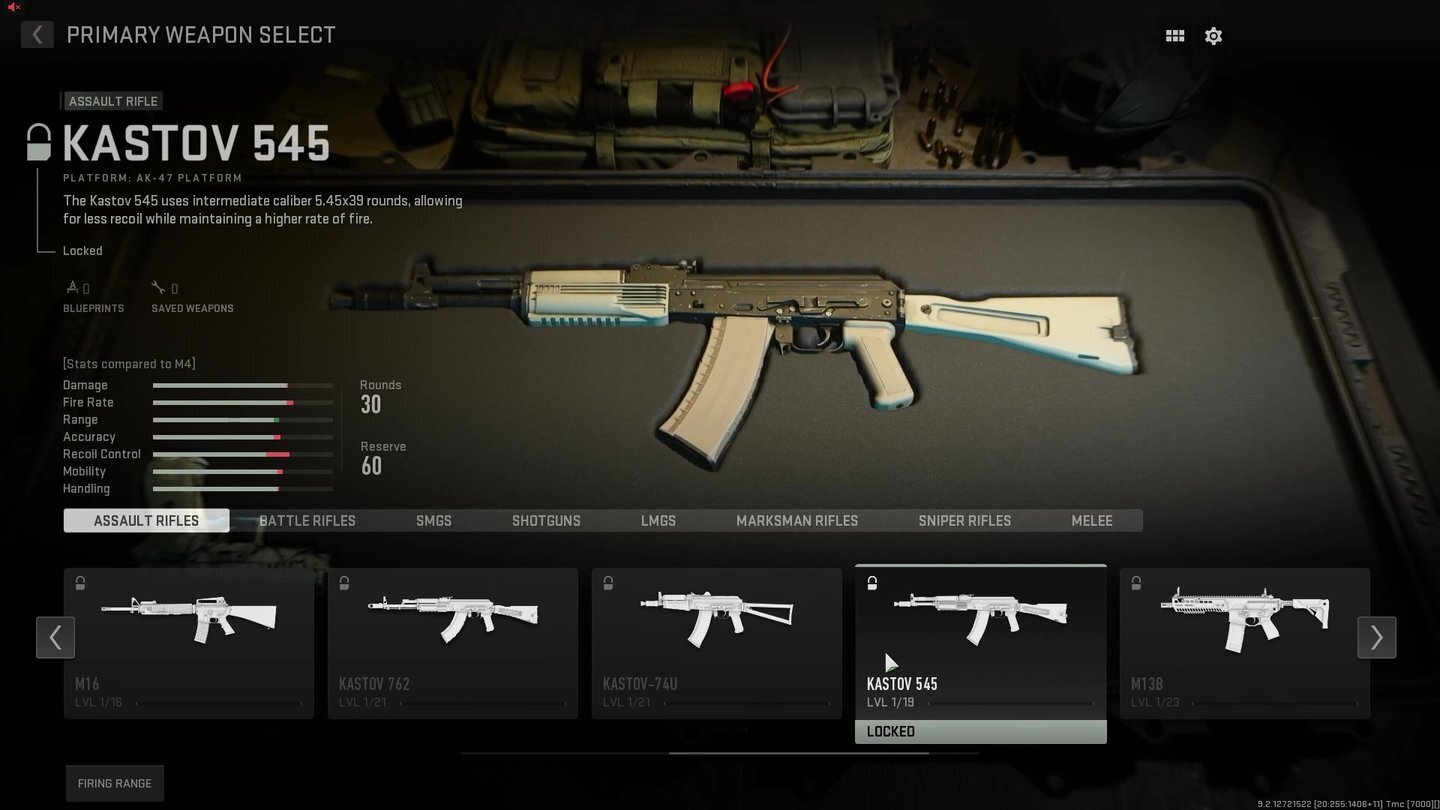Switch to the Assault Rifles tab
The height and width of the screenshot is (810, 1440).
click(146, 521)
